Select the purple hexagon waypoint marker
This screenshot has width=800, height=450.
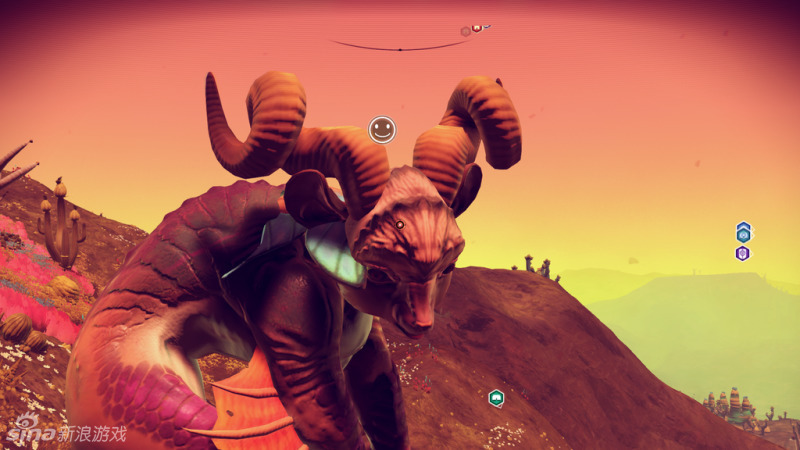point(743,253)
